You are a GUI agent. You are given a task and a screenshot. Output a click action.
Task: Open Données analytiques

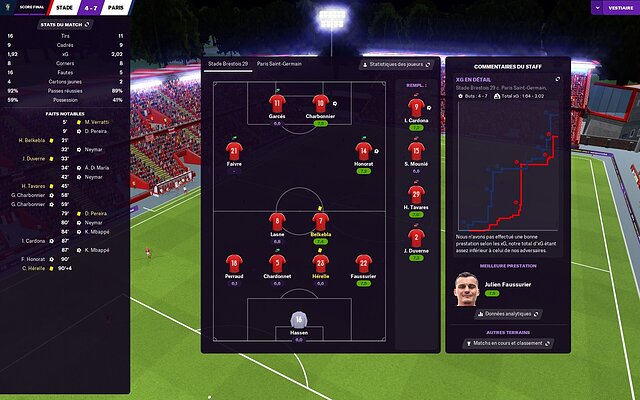pyautogui.click(x=506, y=313)
